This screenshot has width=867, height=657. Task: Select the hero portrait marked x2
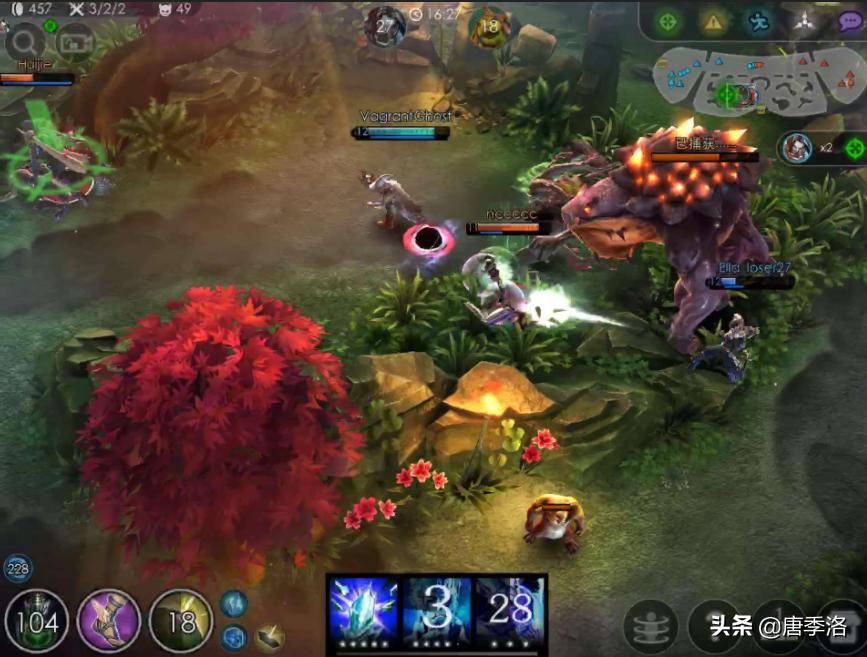pyautogui.click(x=797, y=147)
